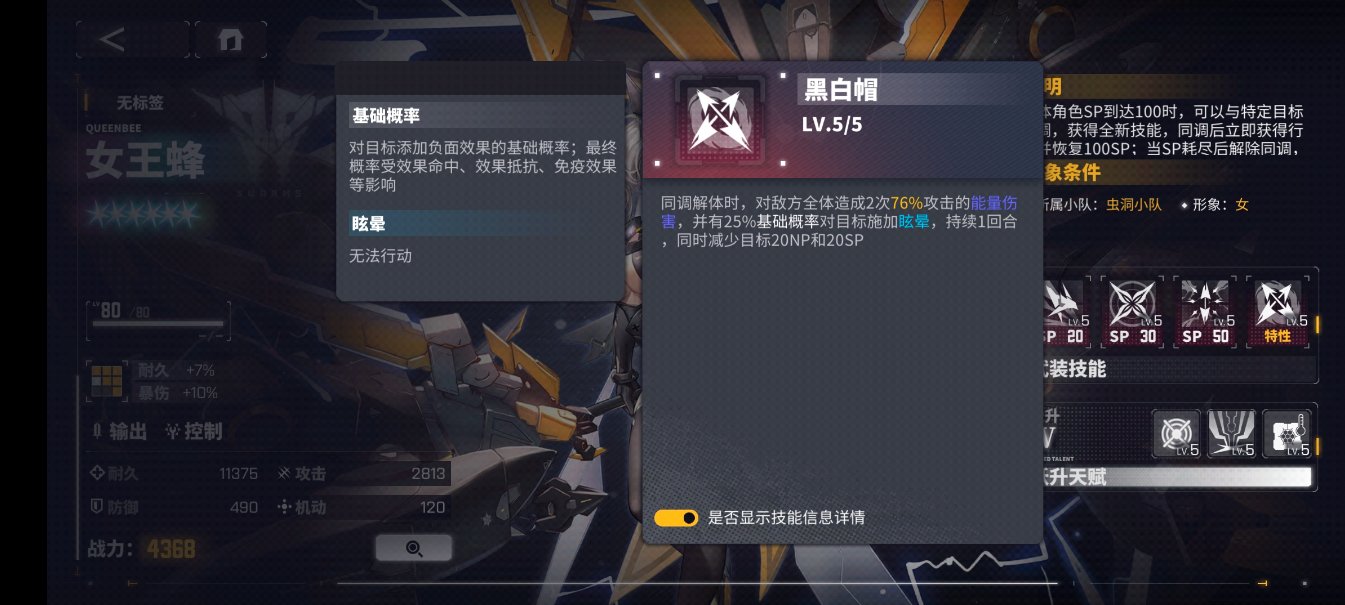Open the magnifier stats detail button
Screen dimensions: 1345x605
413,548
